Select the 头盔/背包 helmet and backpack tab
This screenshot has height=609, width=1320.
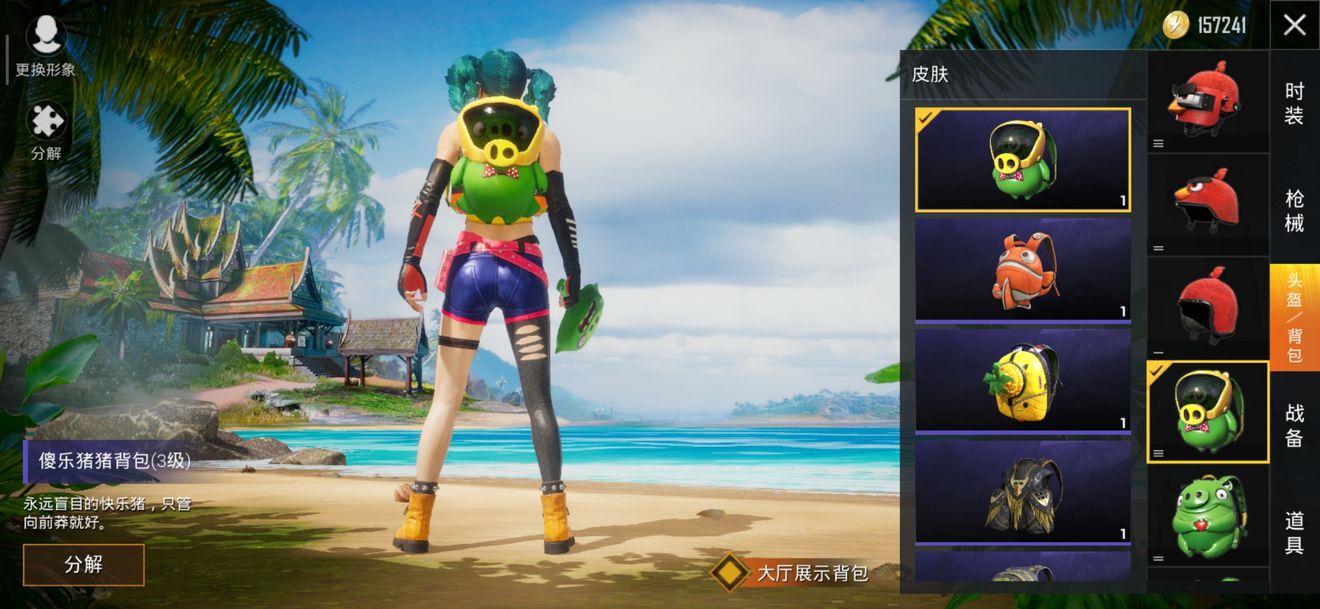click(x=1294, y=317)
